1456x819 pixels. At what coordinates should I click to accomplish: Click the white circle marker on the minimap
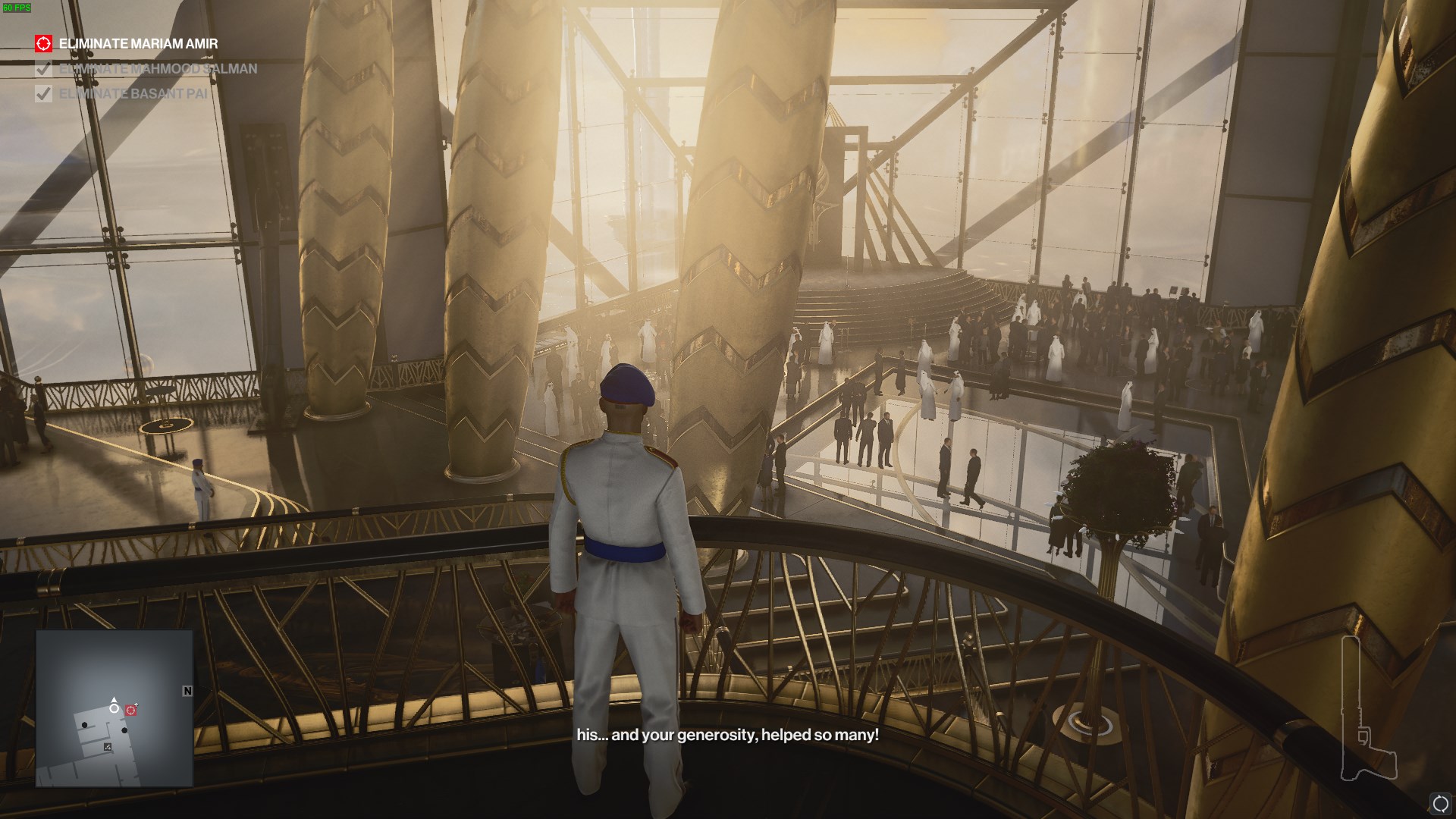pos(115,709)
